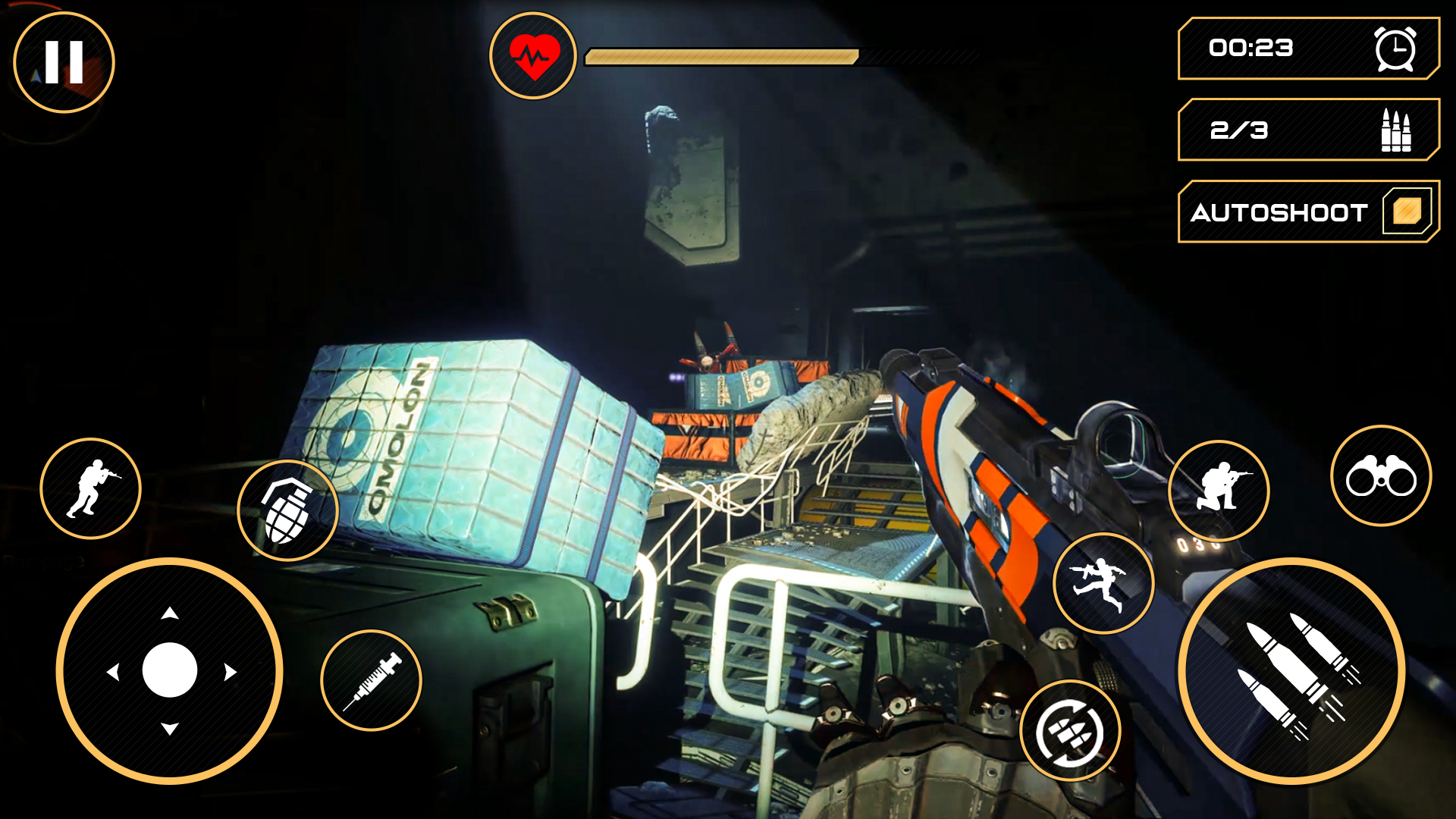Open the pause menu
This screenshot has width=1456, height=819.
click(x=63, y=61)
